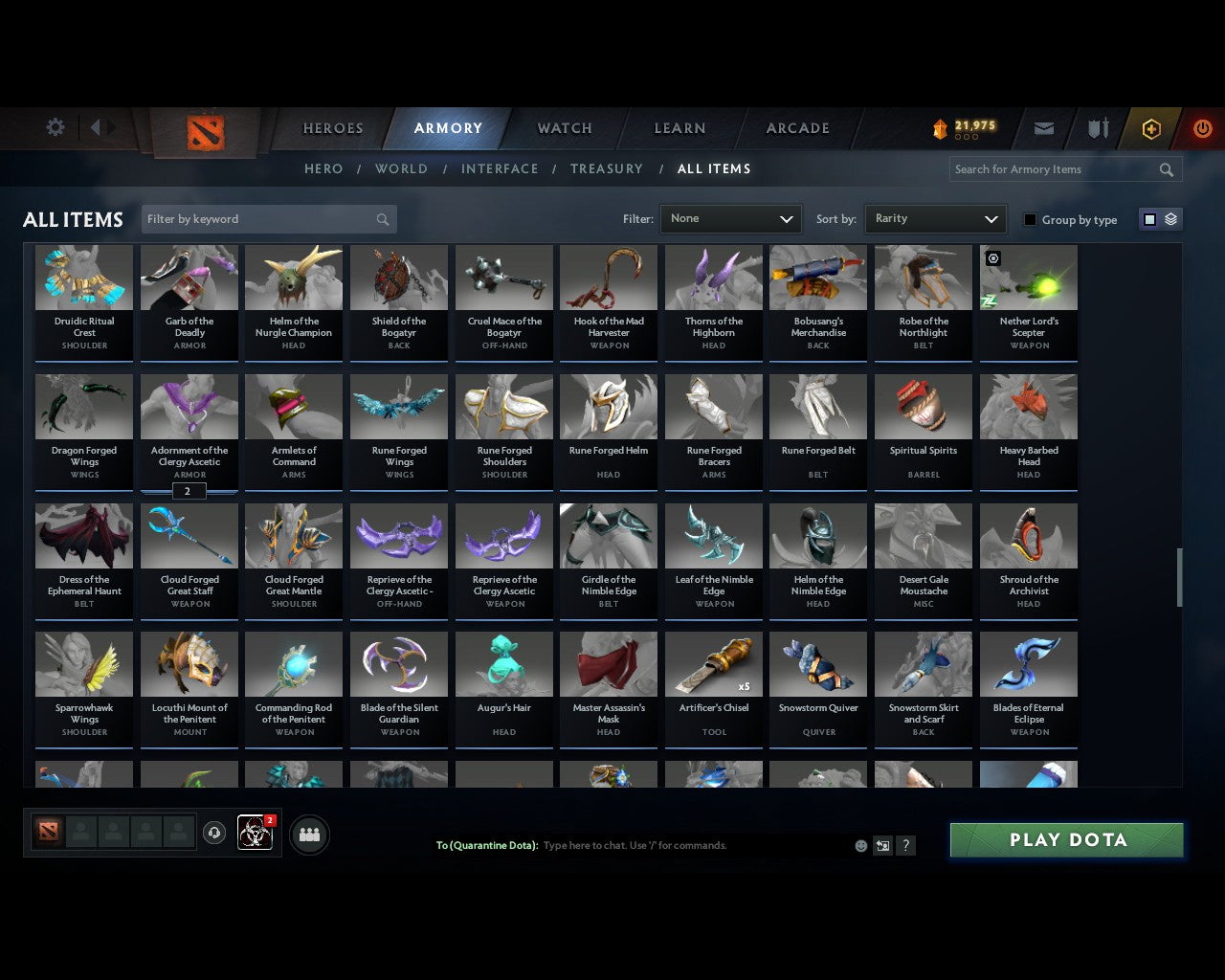Screen dimensions: 1225x980
Task: Click the PLAY DOTA button
Action: click(1066, 839)
